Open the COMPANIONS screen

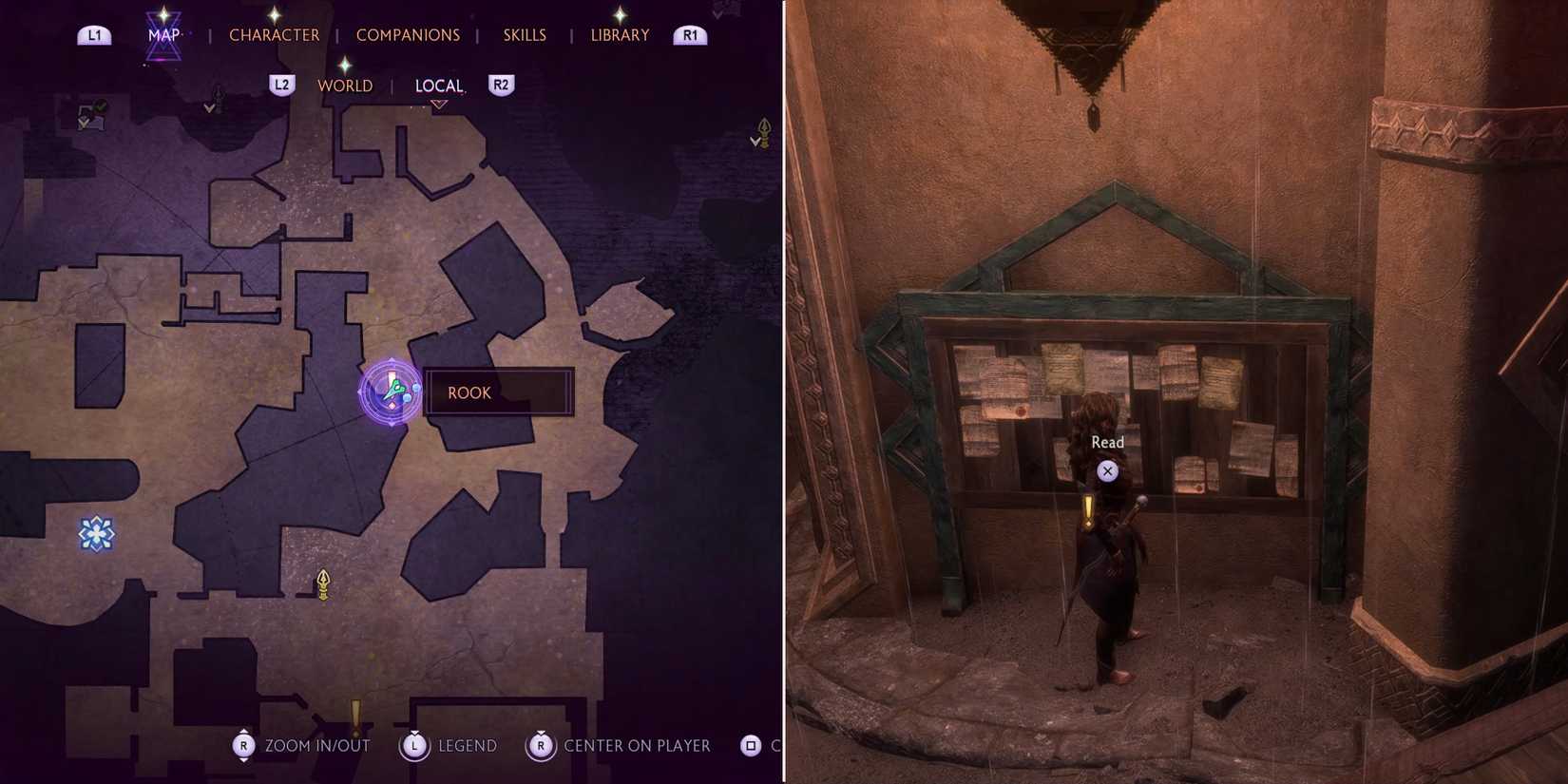coord(408,34)
